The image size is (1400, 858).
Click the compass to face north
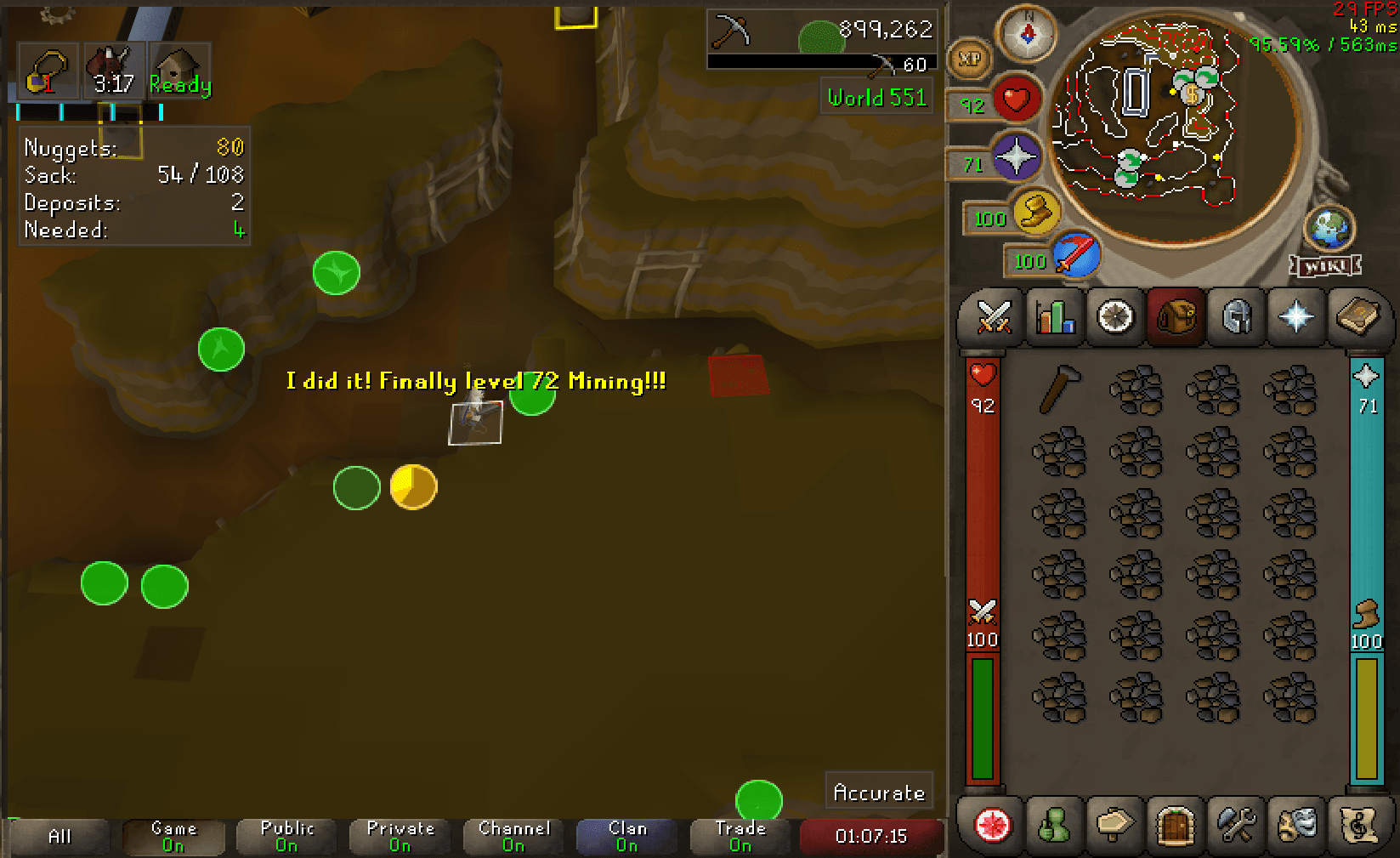[x=1026, y=32]
